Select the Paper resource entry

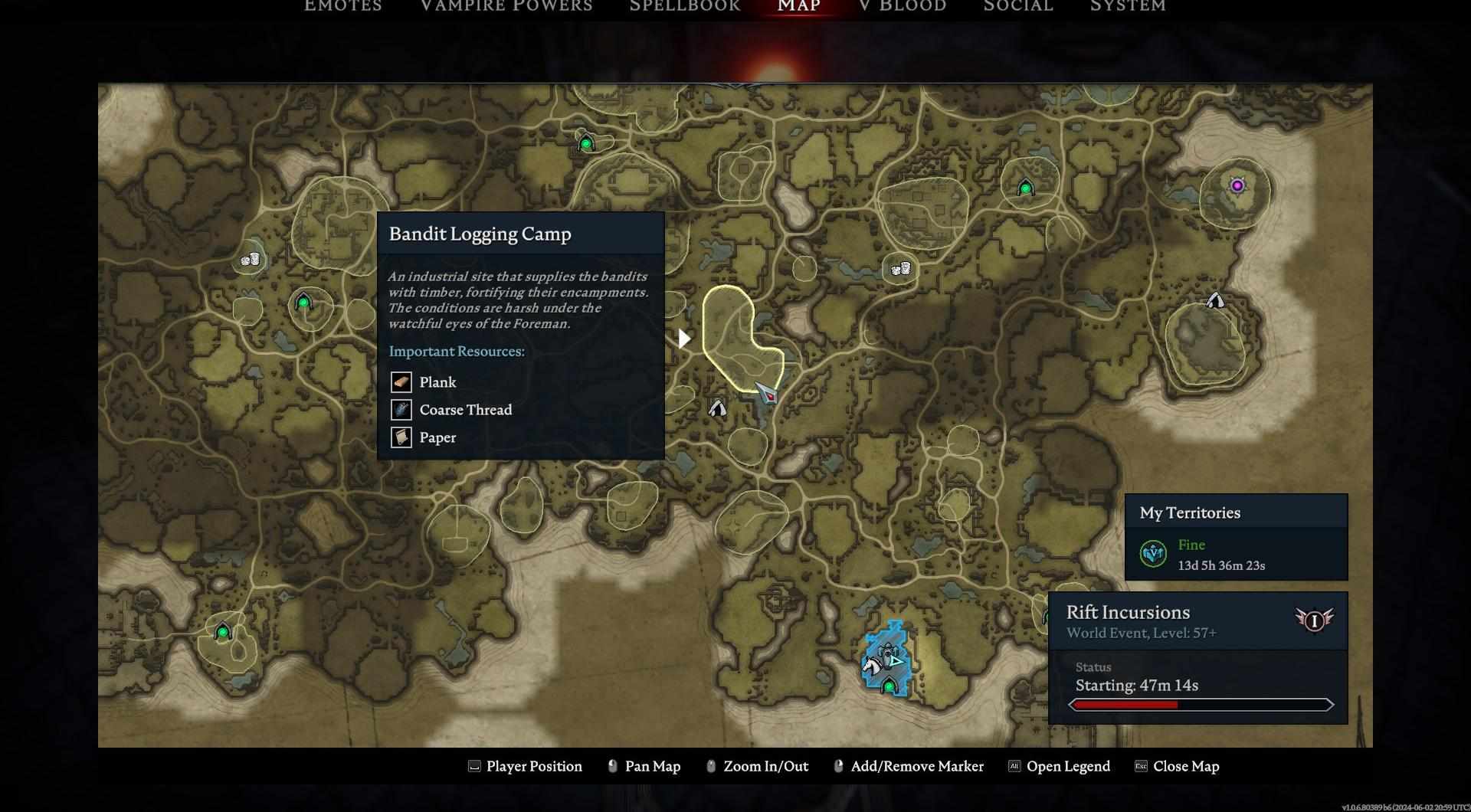(437, 437)
